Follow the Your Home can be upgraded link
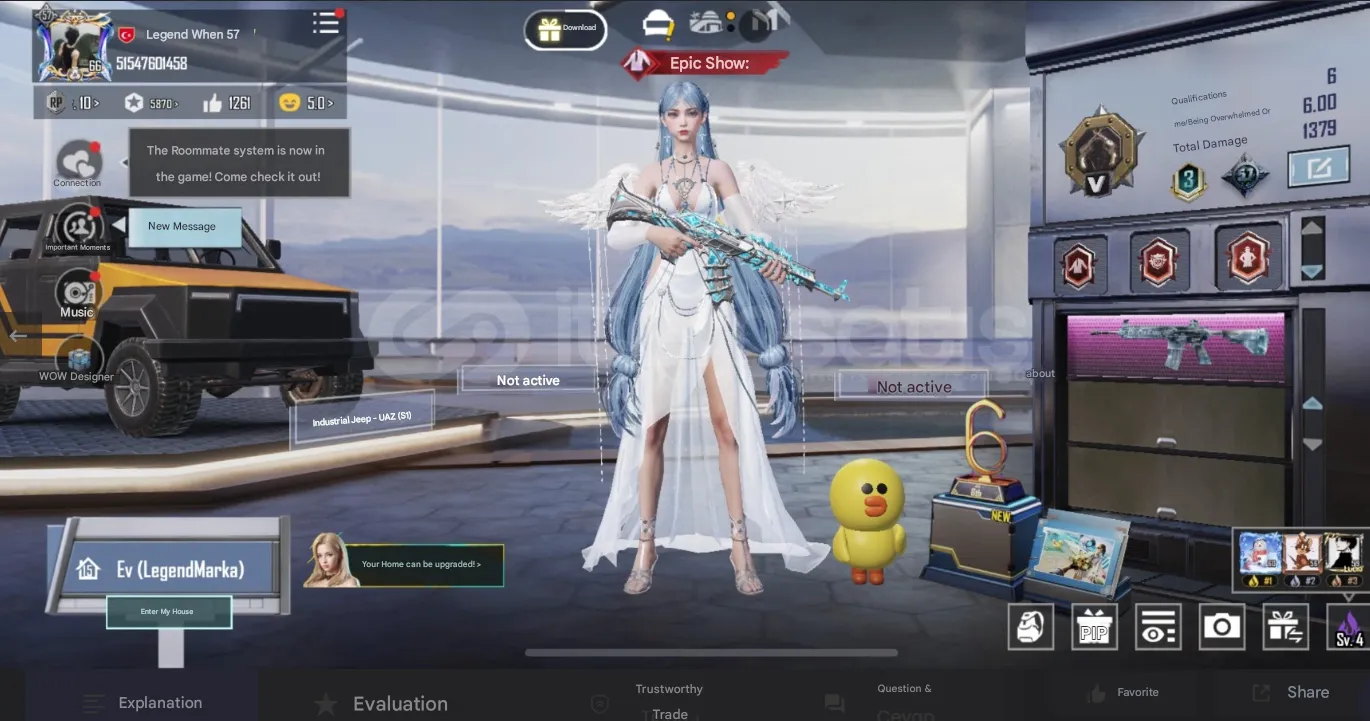The image size is (1370, 721). pyautogui.click(x=420, y=564)
